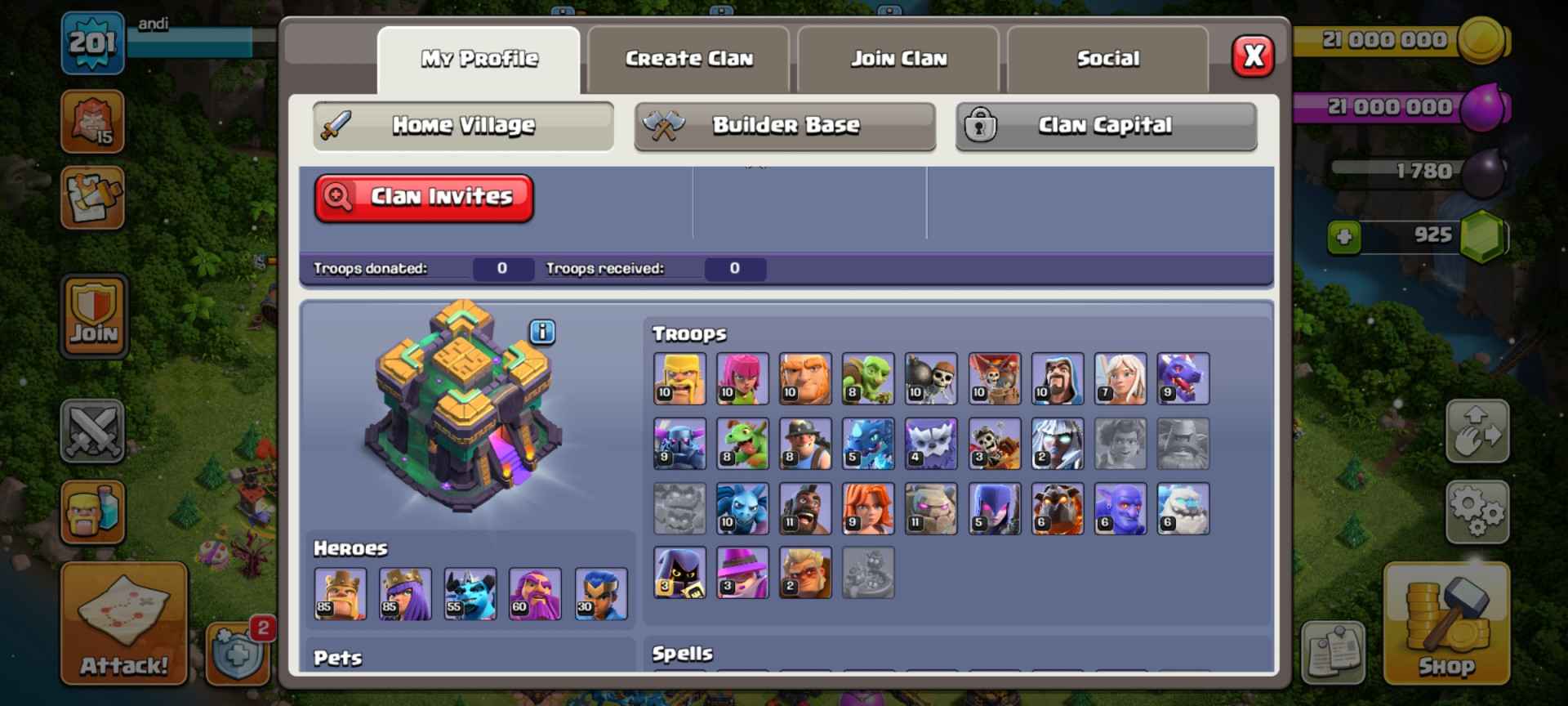Tap the Join shield button on the left
The width and height of the screenshot is (1568, 706).
(x=94, y=315)
